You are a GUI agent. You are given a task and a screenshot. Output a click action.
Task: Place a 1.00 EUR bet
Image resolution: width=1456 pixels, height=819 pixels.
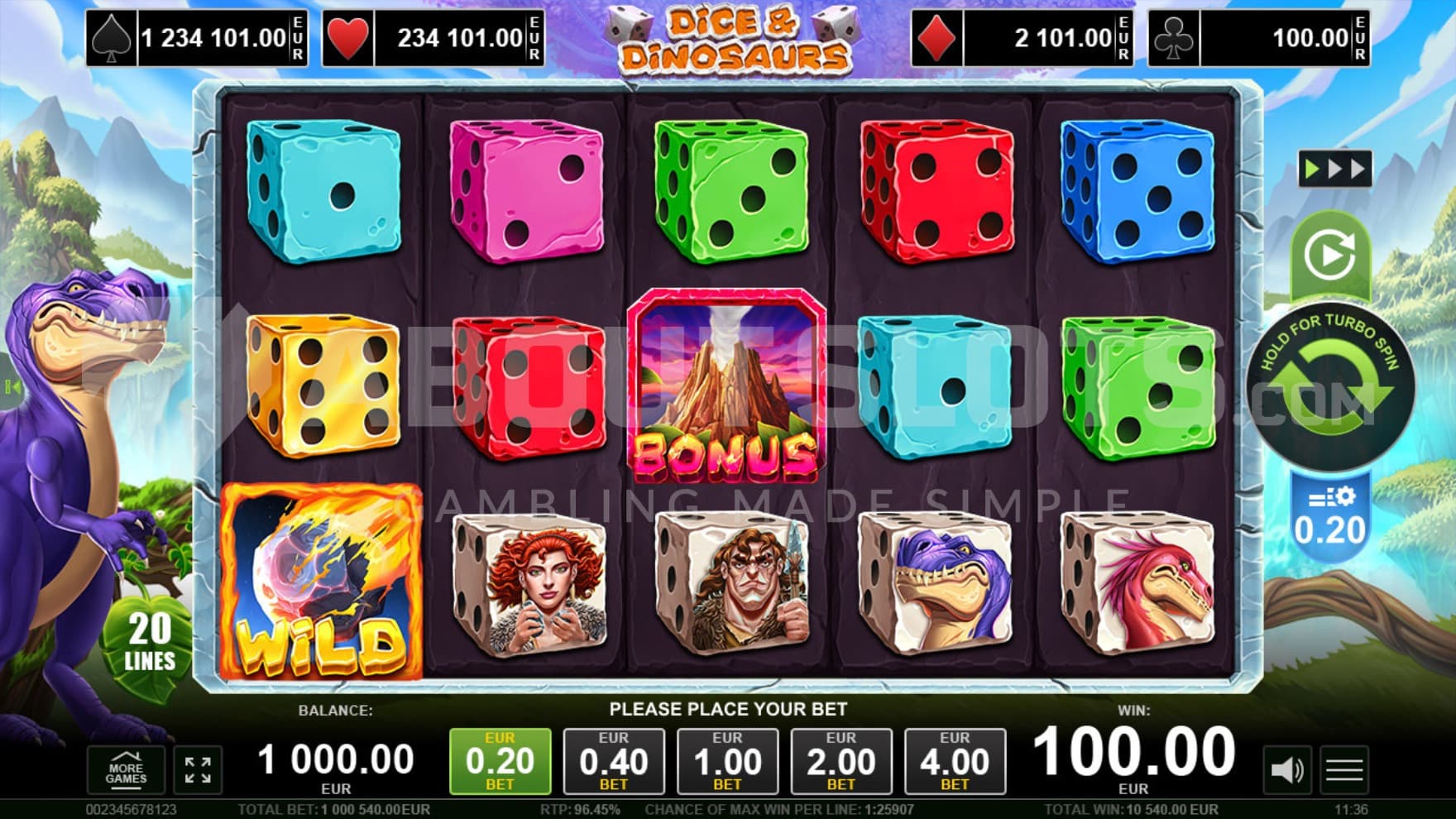[x=727, y=761]
